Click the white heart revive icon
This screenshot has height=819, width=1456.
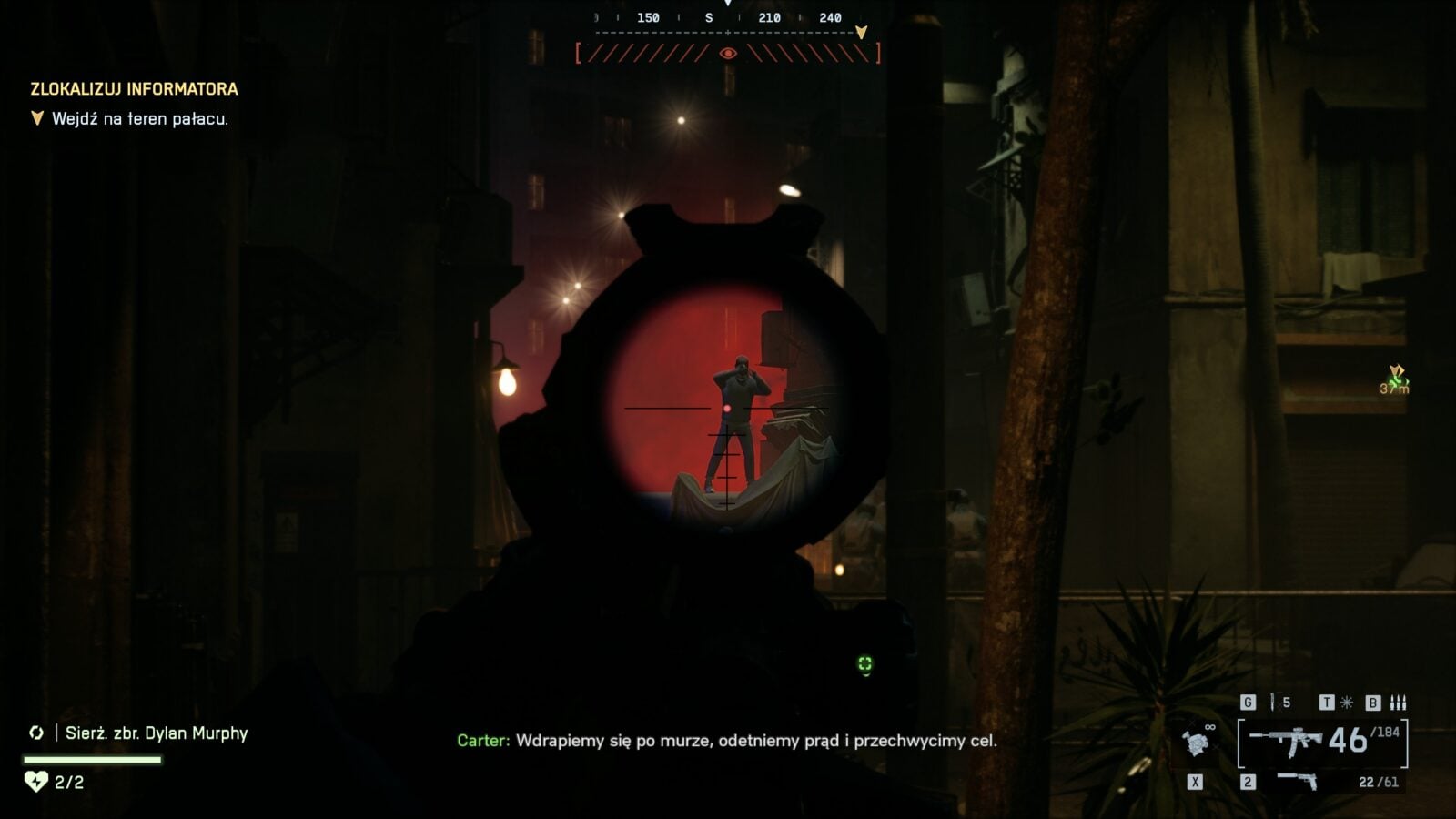pos(35,782)
